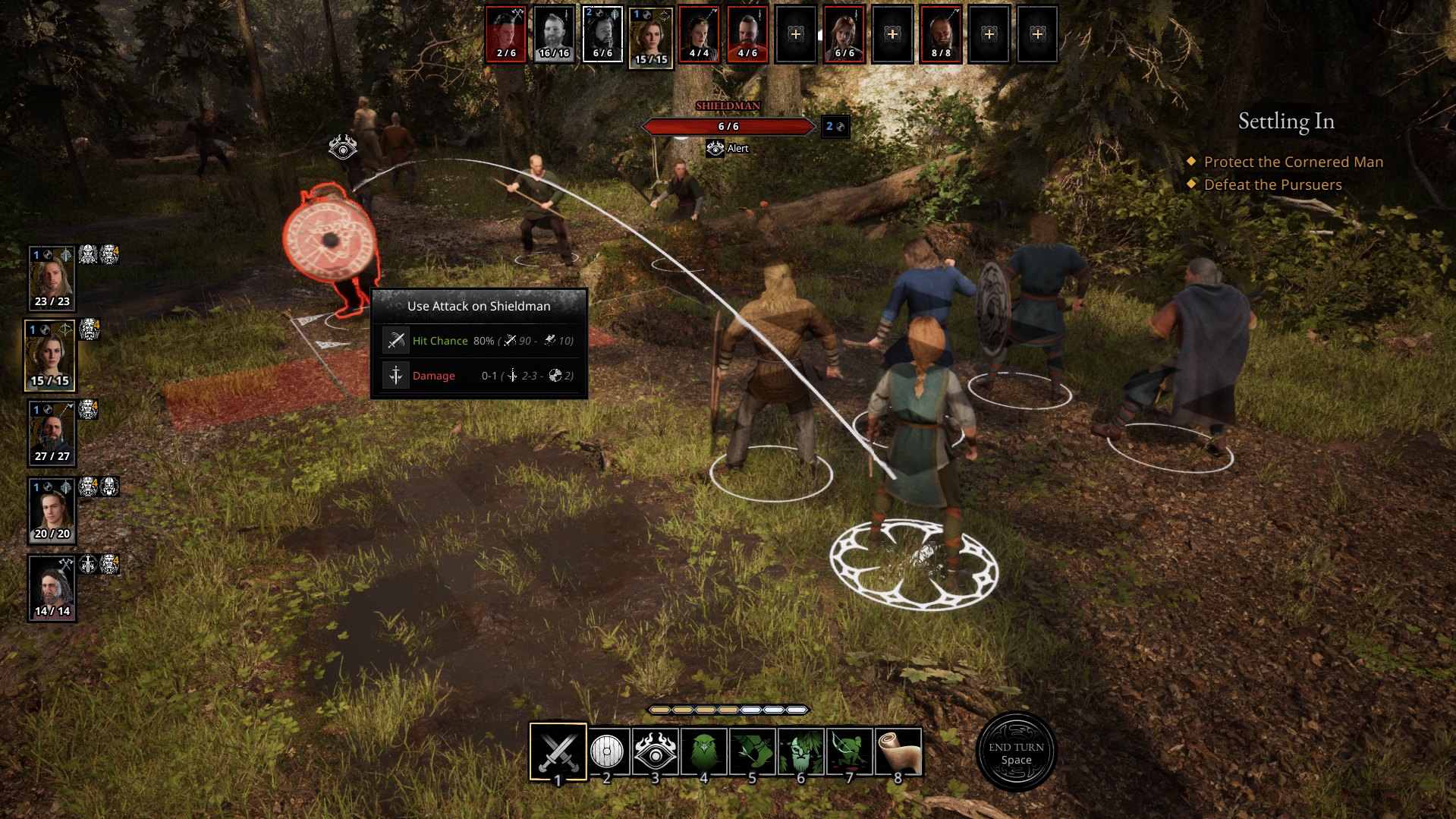Viewport: 1456px width, 819px height.
Task: Select the crossed swords Attack ability
Action: (558, 751)
